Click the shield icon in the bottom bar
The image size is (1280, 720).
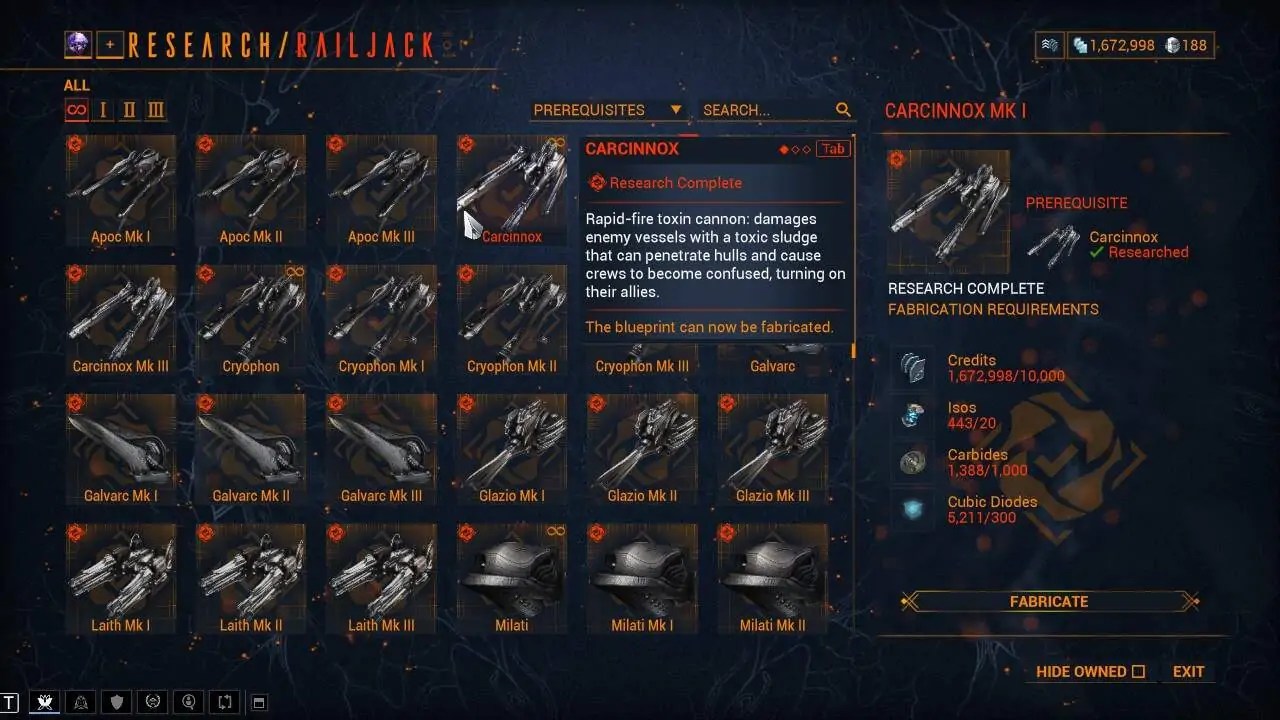pos(116,702)
